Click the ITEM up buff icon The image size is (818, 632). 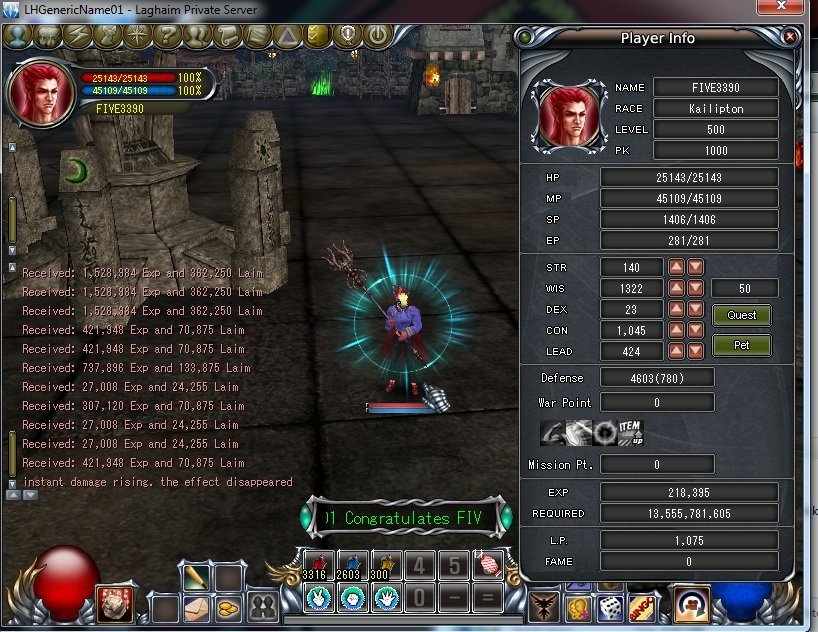(x=630, y=433)
